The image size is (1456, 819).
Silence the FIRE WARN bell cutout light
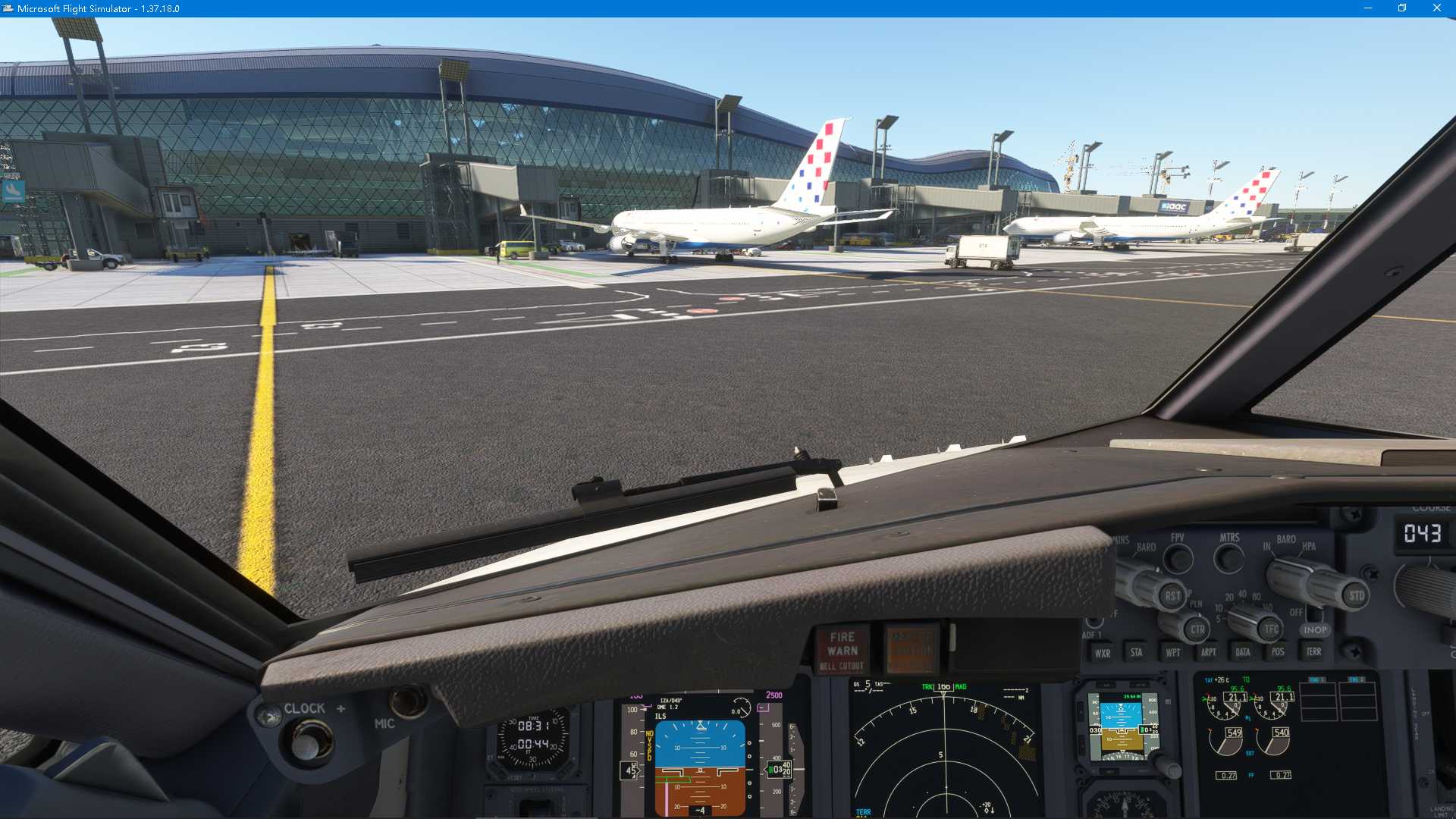click(x=842, y=651)
